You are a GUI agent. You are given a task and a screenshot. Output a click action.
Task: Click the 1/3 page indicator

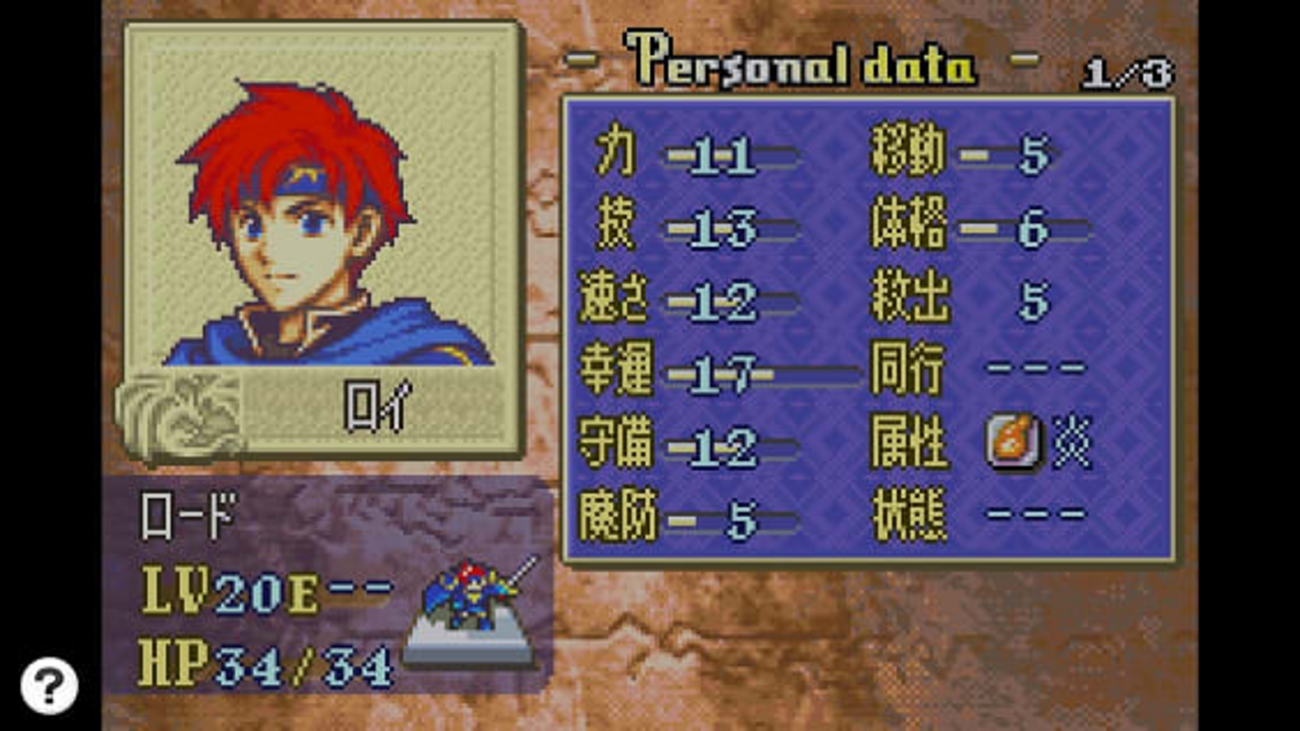[x=1126, y=75]
